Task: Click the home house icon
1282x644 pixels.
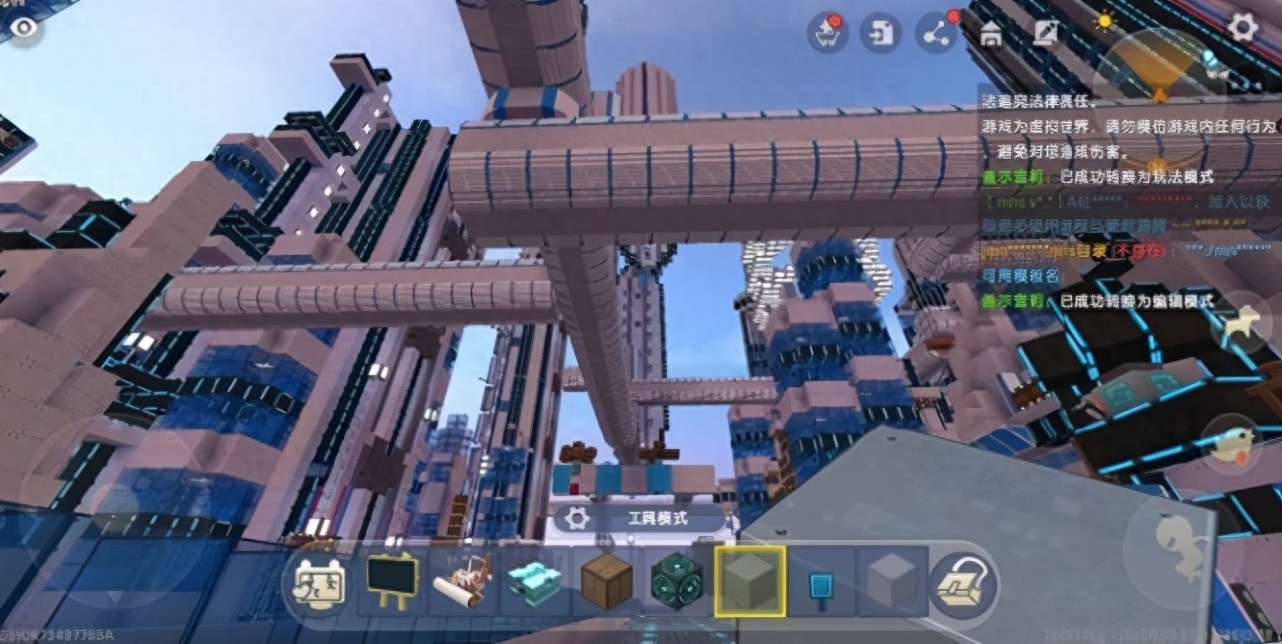Action: click(x=991, y=35)
